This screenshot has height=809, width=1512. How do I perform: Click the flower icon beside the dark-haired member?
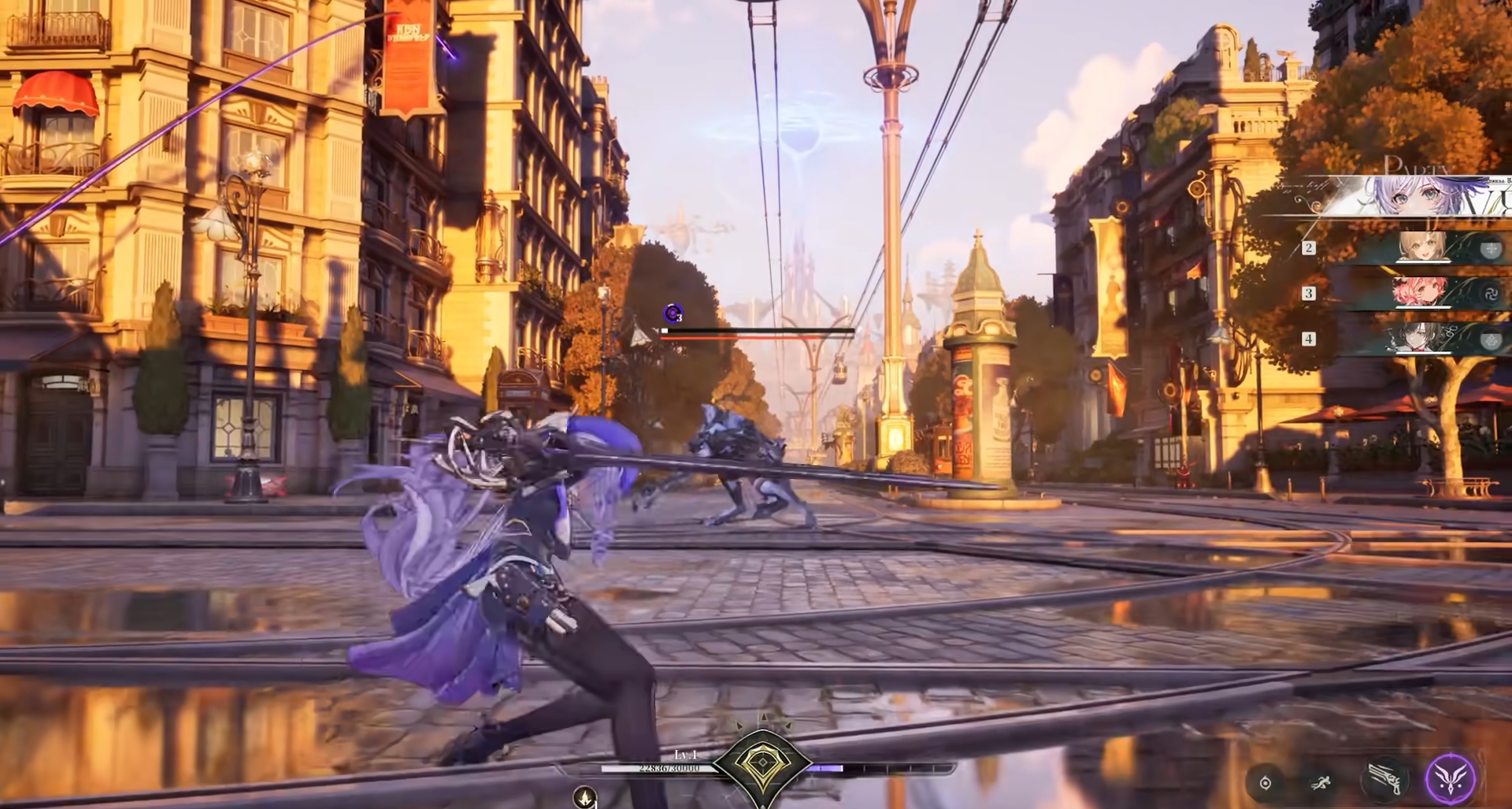tap(1490, 340)
